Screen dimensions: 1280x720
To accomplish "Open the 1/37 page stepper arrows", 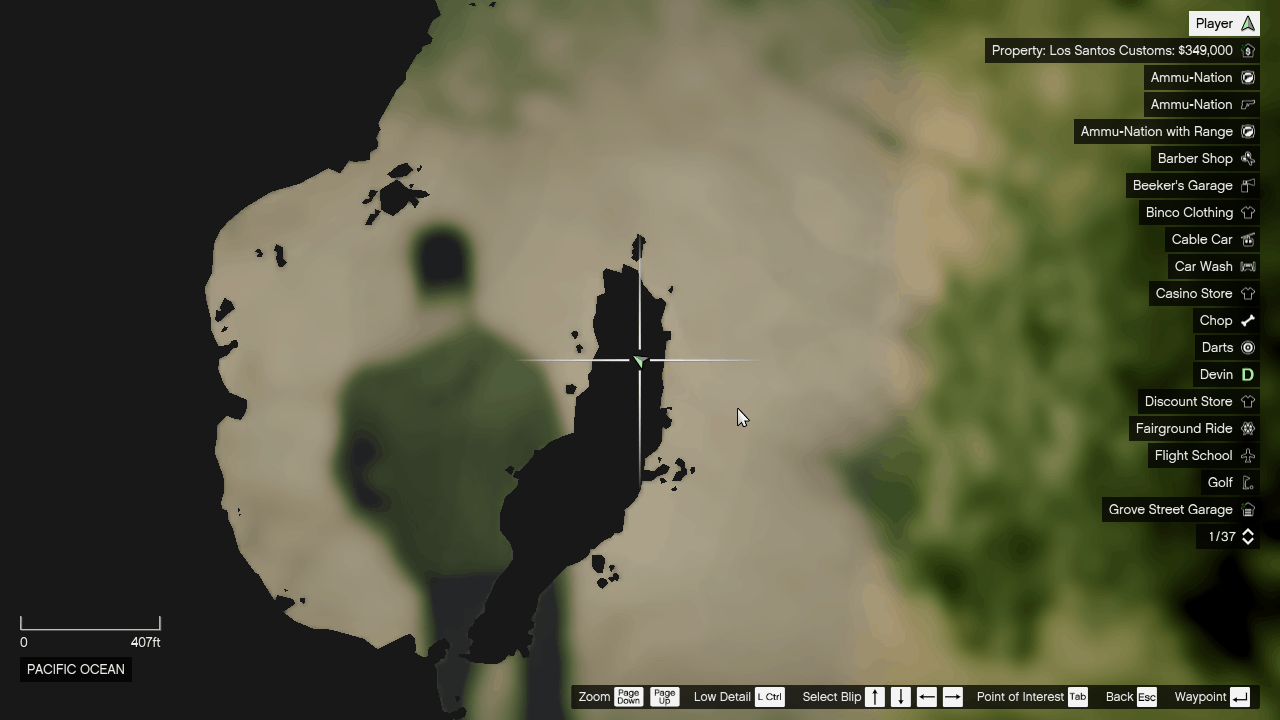I will click(x=1247, y=536).
